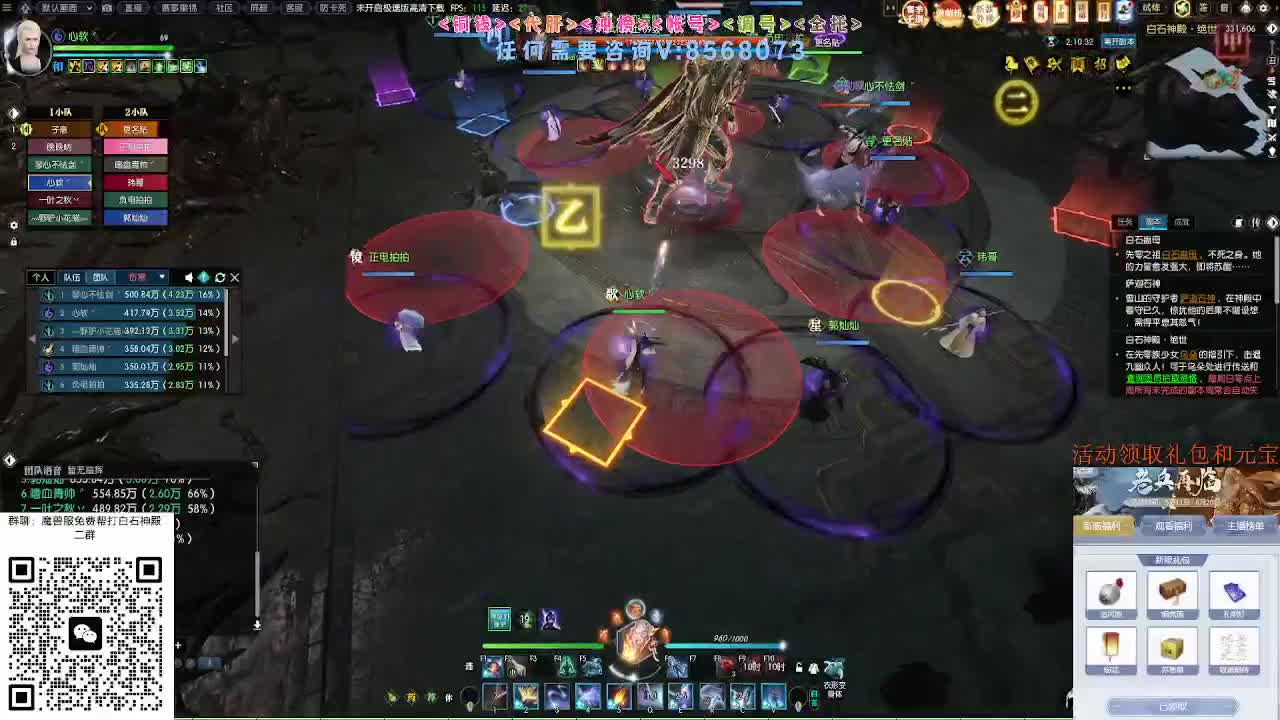
Task: Open the 成就 tab in the quest panel
Action: point(1181,222)
